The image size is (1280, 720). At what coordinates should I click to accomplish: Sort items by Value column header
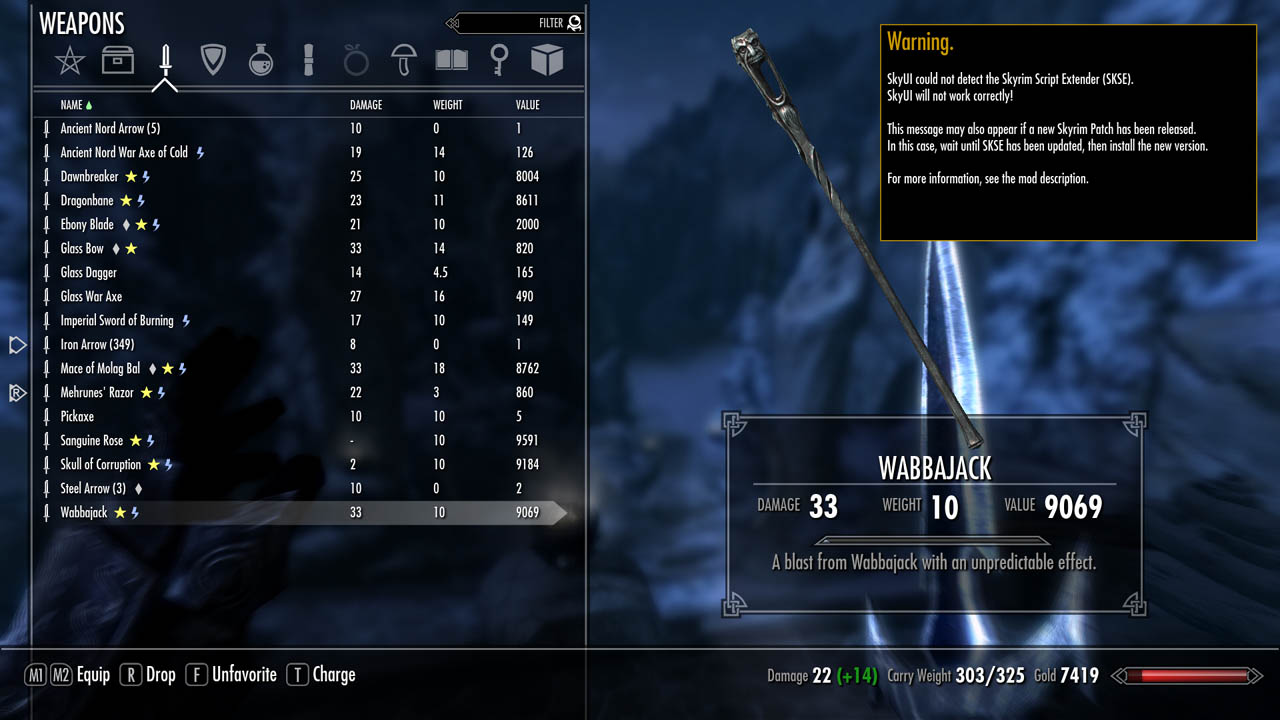[x=527, y=105]
